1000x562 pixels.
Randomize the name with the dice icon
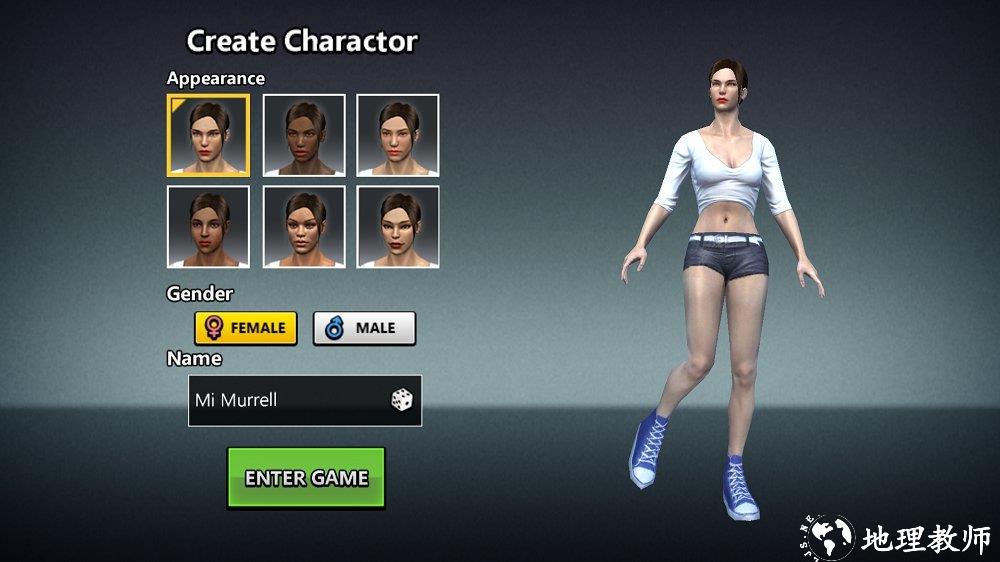tap(402, 400)
